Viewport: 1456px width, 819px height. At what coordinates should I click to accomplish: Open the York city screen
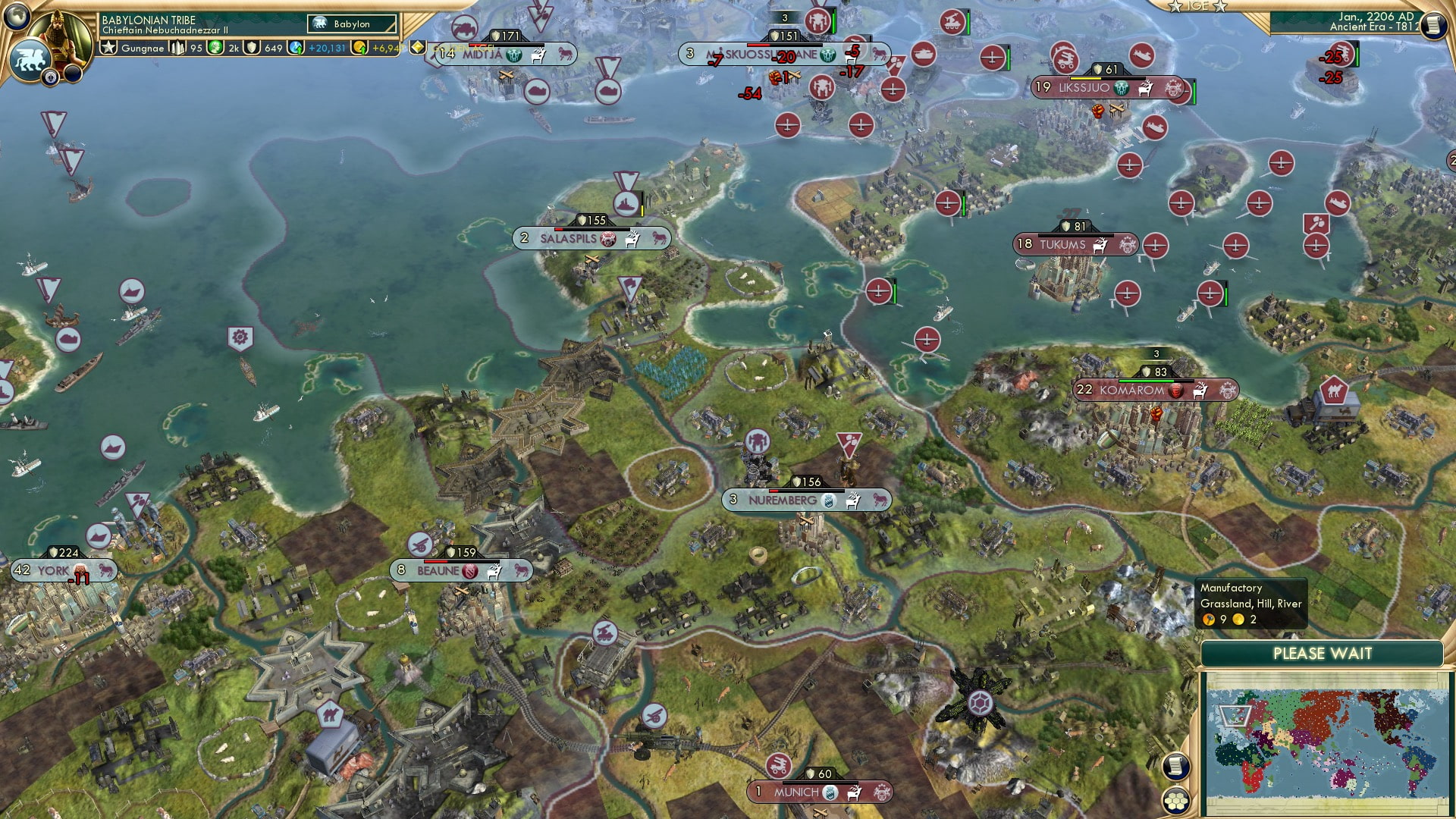point(53,569)
